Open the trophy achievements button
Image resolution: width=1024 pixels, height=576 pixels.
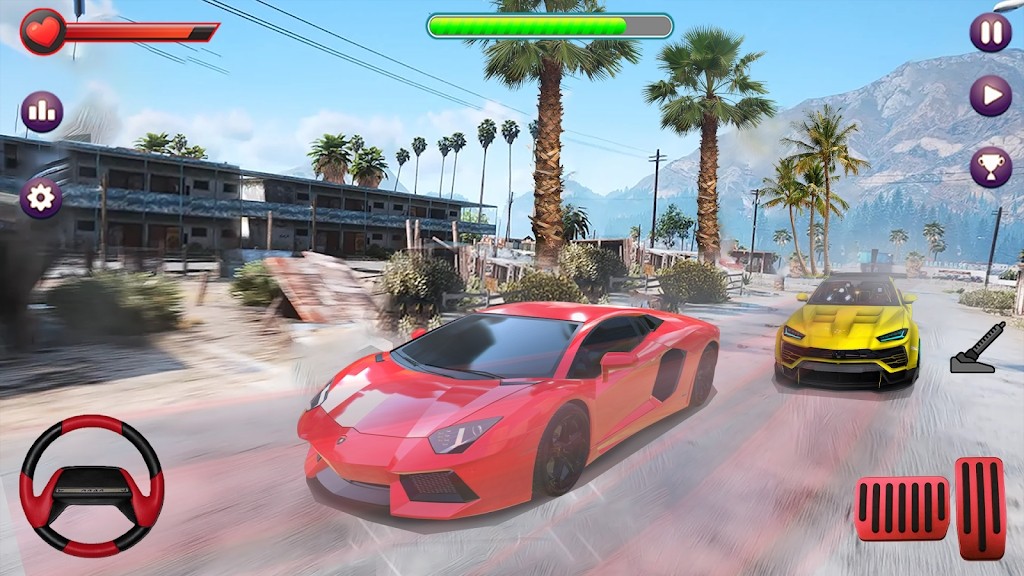point(990,167)
